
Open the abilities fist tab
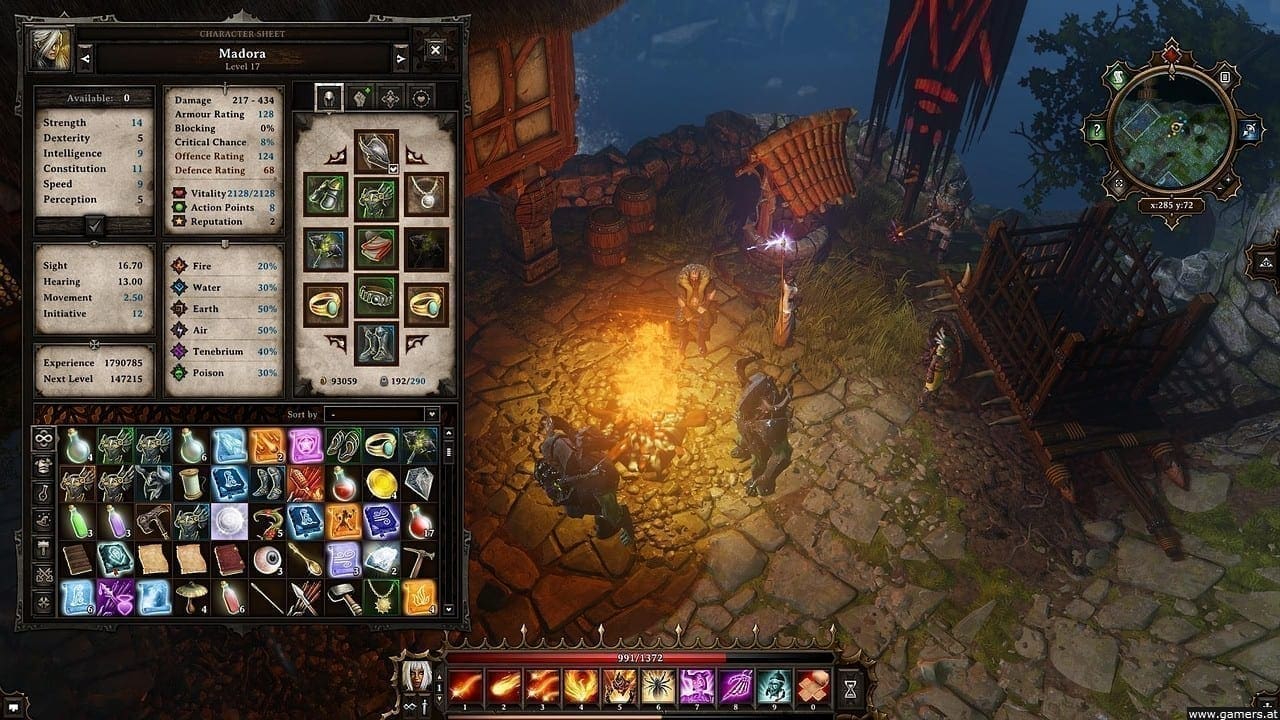pyautogui.click(x=360, y=98)
